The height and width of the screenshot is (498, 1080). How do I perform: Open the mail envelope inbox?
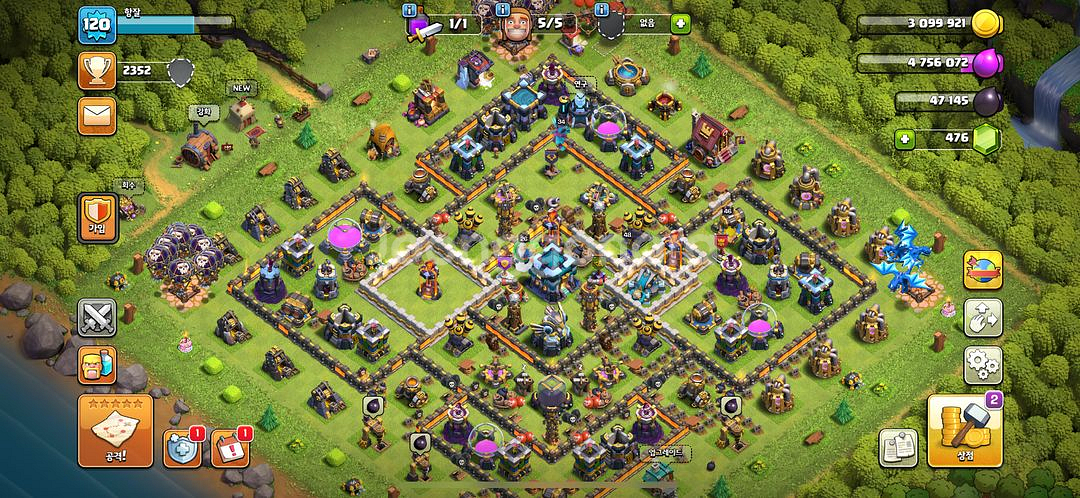click(97, 116)
